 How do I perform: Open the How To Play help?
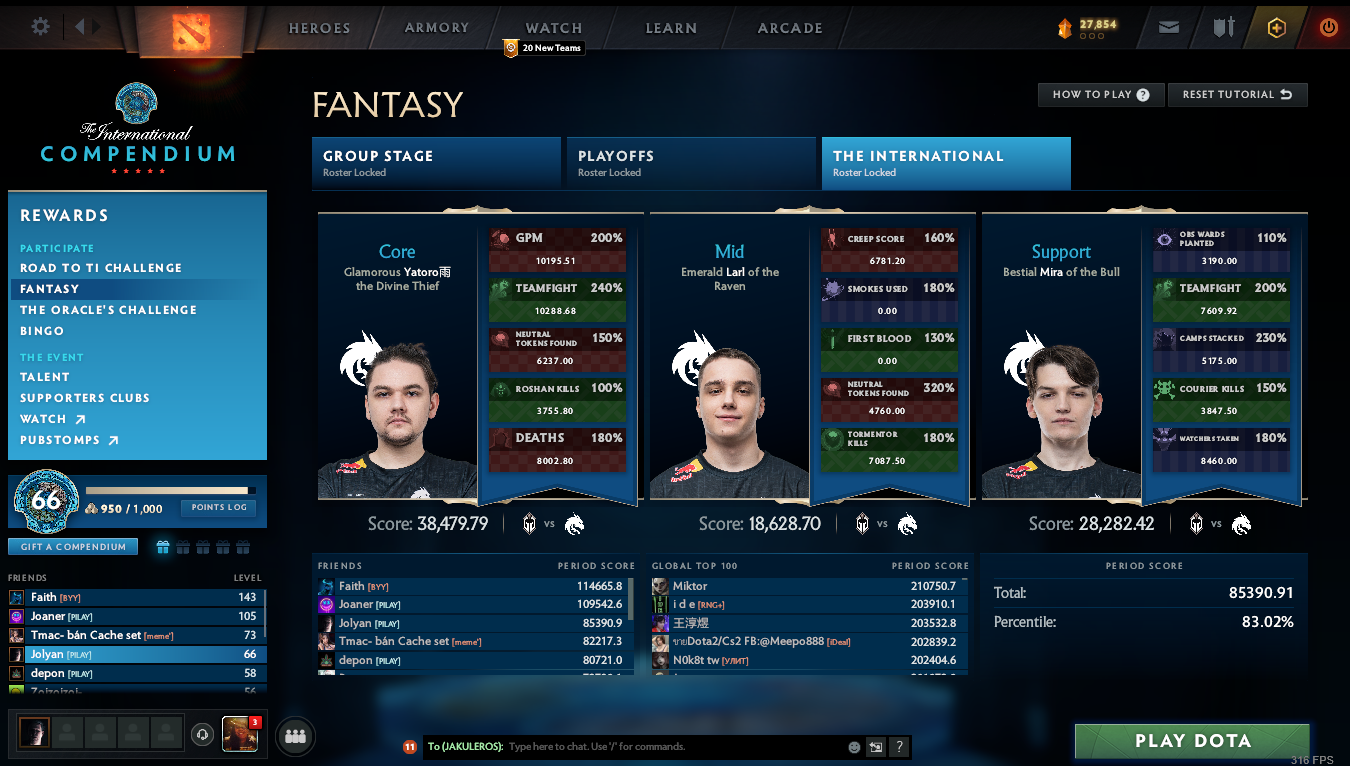point(1101,94)
